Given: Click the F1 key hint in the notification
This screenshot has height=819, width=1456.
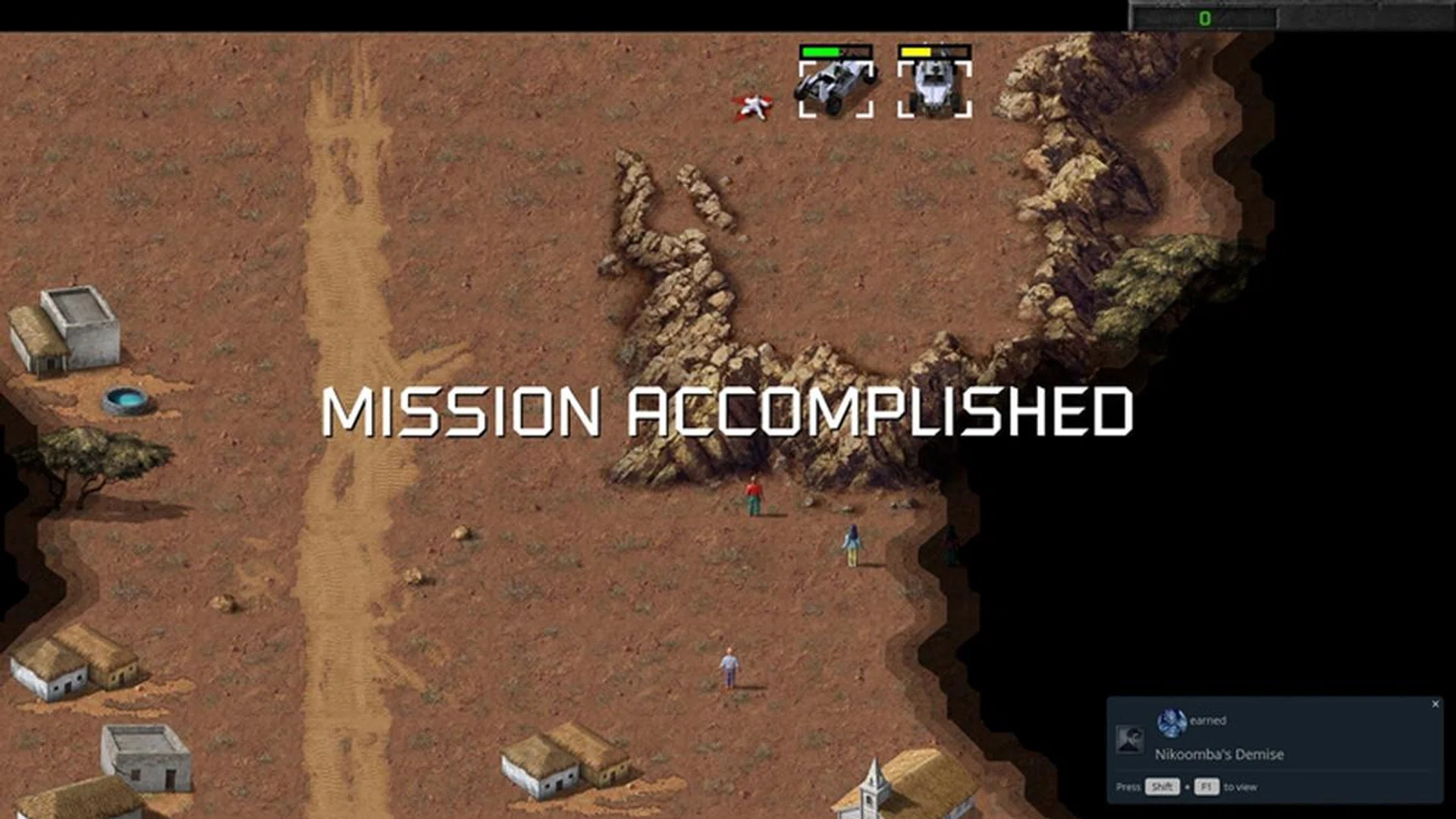Looking at the screenshot, I should pyautogui.click(x=1207, y=788).
